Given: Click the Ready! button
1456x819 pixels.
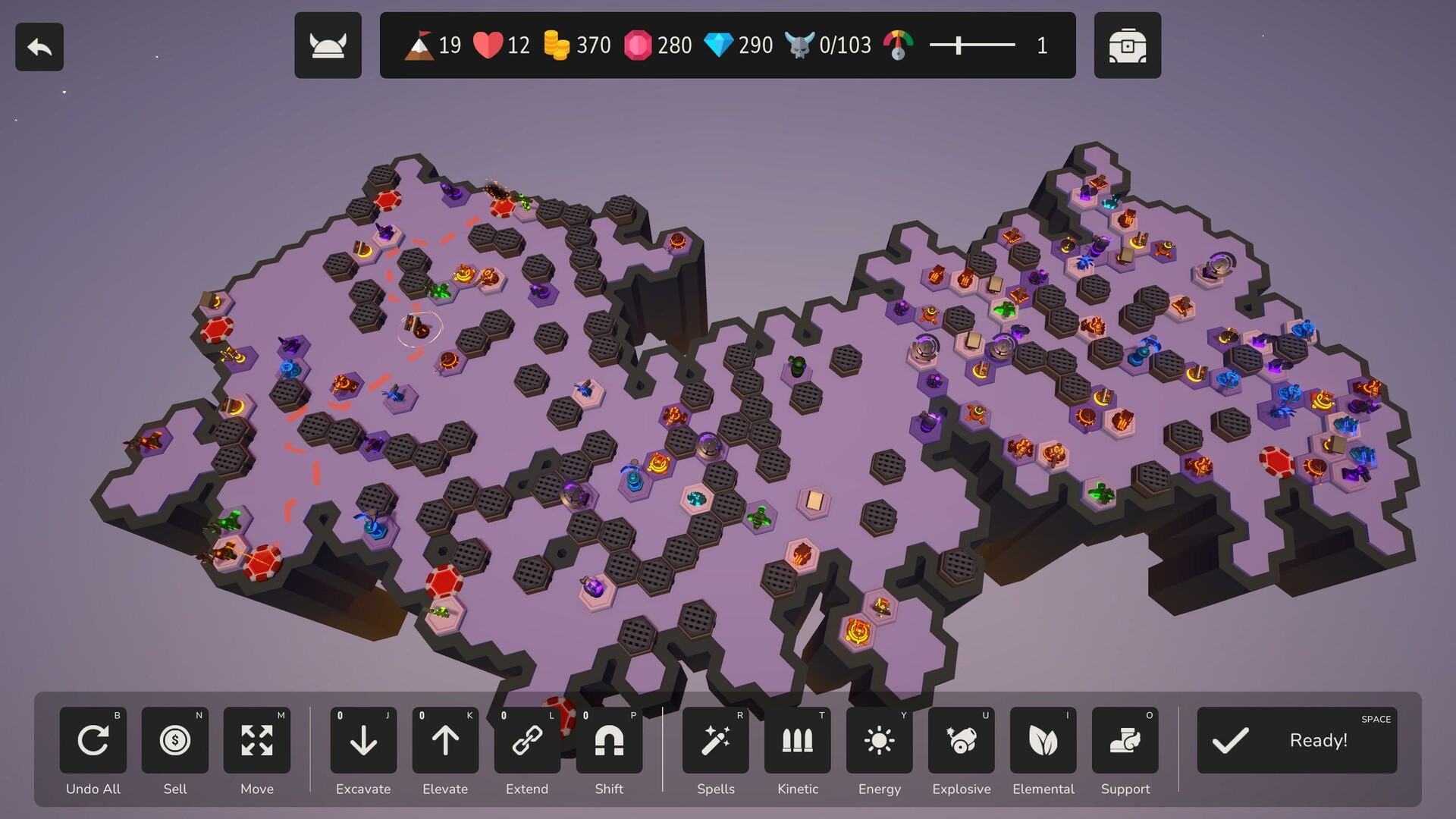Looking at the screenshot, I should tap(1297, 740).
